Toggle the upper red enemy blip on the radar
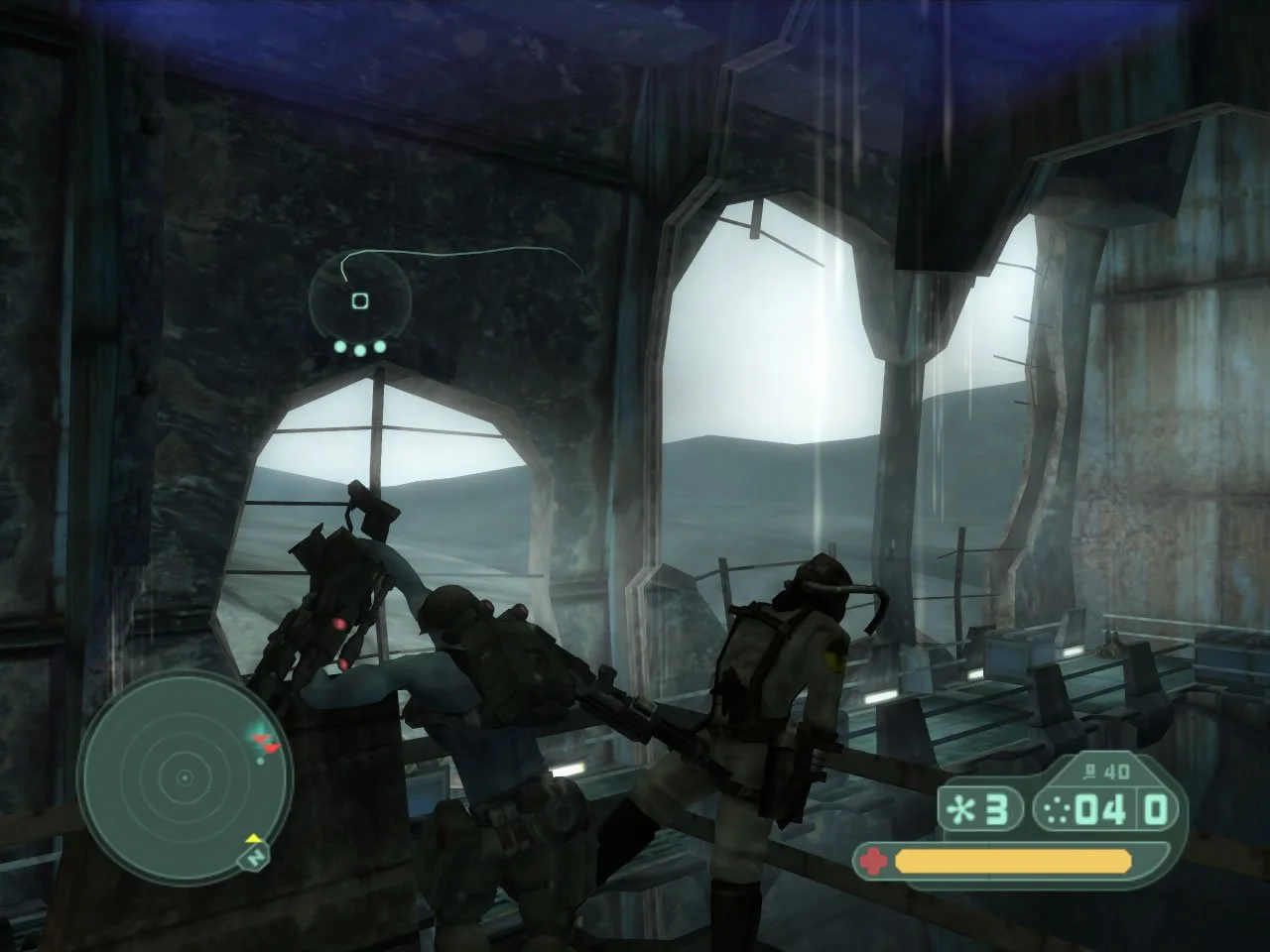The width and height of the screenshot is (1270, 952). pos(261,738)
